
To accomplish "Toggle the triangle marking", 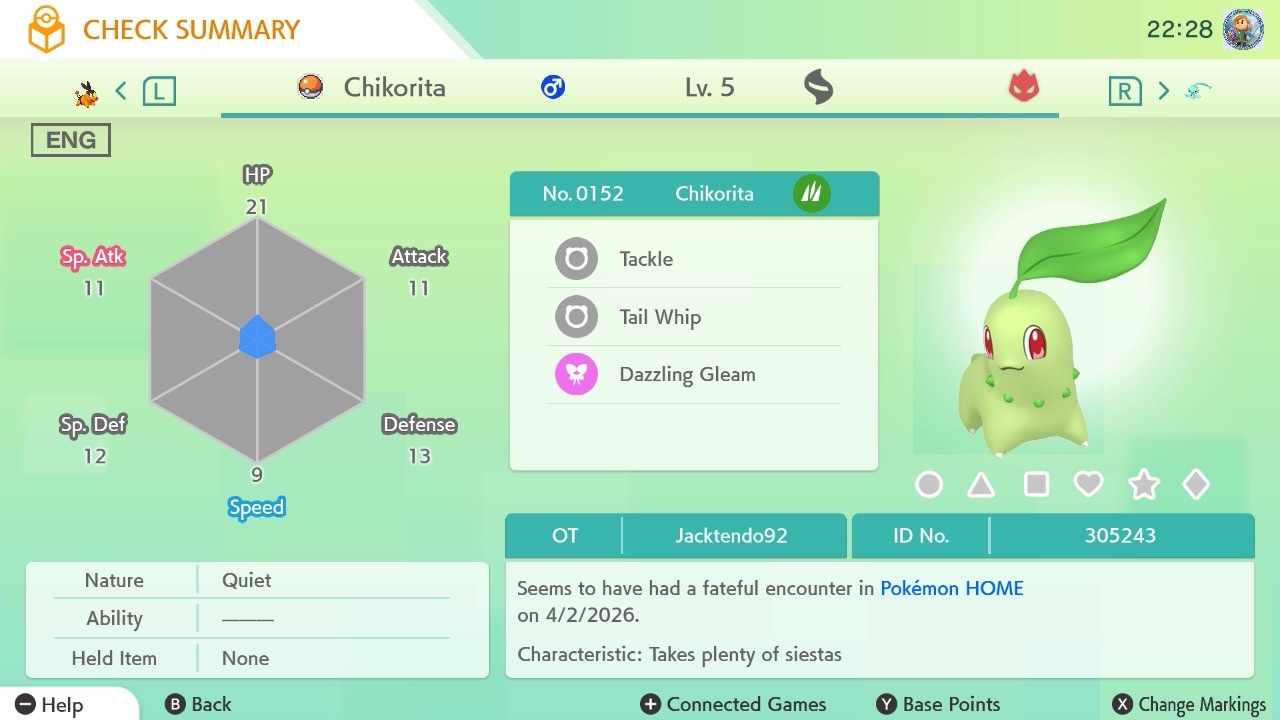I will click(981, 485).
